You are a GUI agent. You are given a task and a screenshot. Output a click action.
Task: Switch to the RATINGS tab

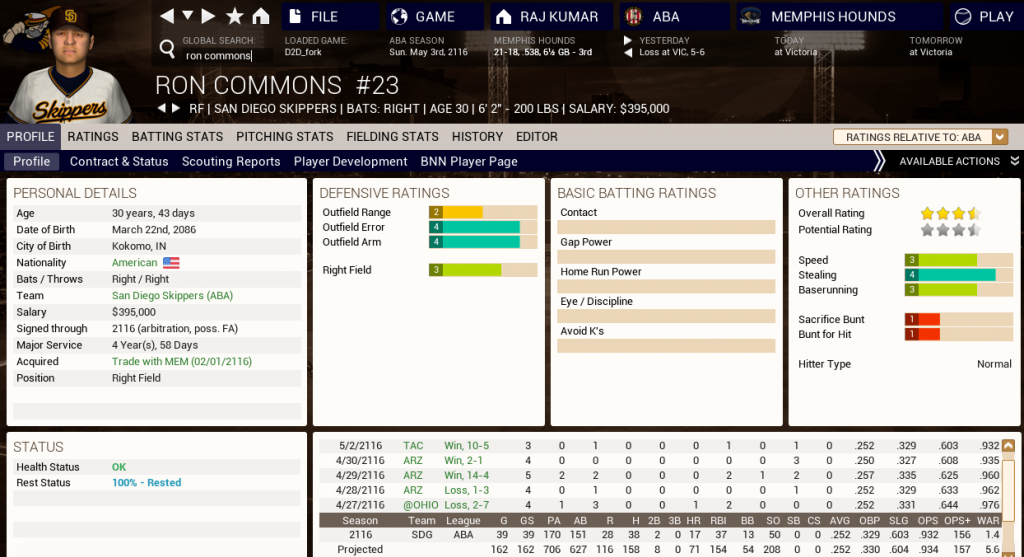click(x=93, y=137)
